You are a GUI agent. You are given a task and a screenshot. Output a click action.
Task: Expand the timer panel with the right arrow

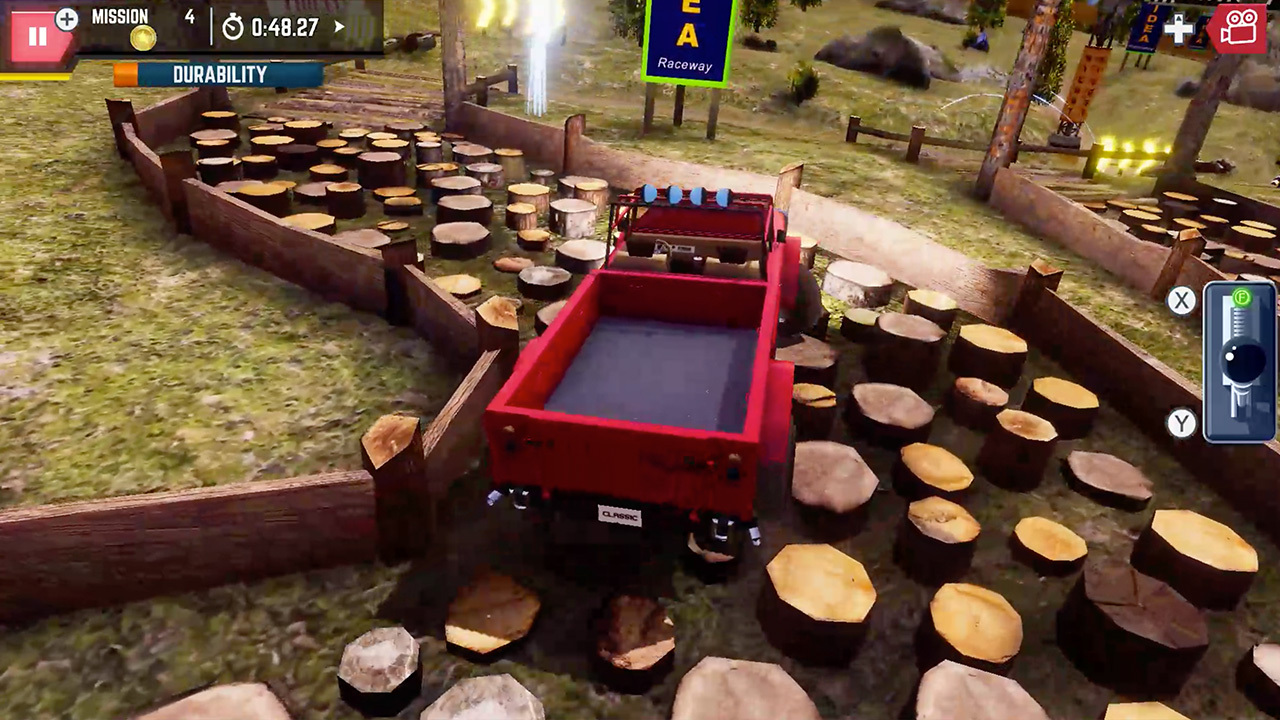coord(338,28)
